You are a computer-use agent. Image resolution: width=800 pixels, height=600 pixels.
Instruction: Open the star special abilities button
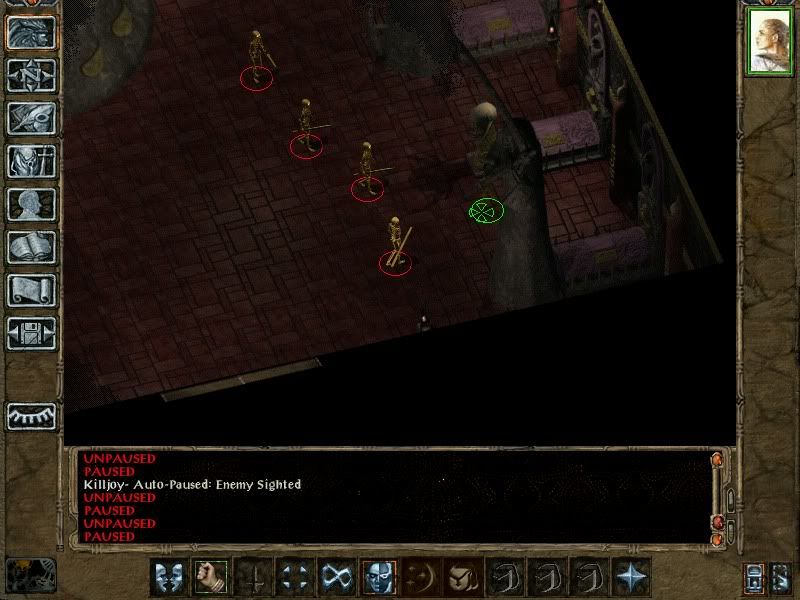tap(631, 577)
